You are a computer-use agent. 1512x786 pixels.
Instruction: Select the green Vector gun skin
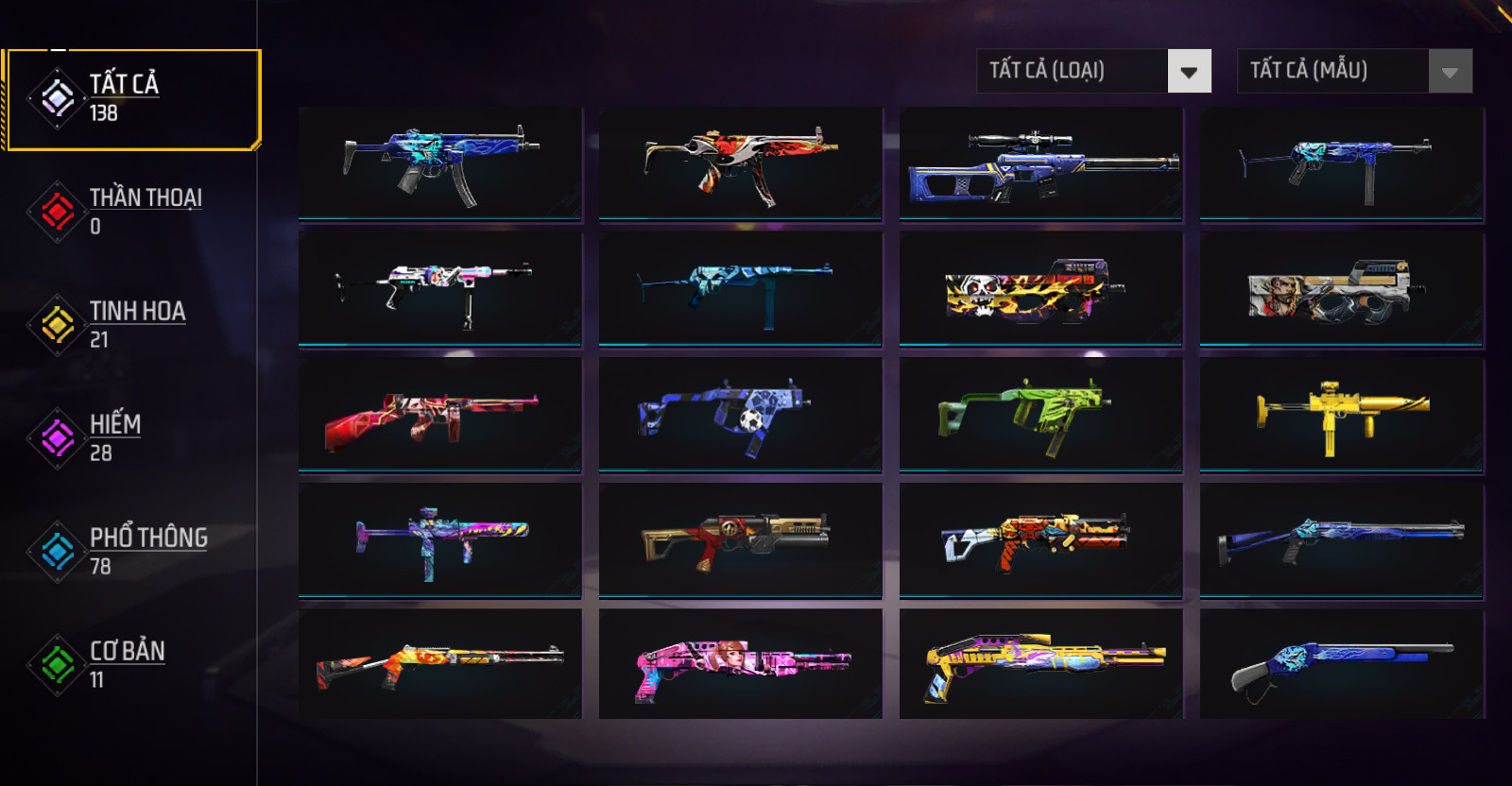1040,415
